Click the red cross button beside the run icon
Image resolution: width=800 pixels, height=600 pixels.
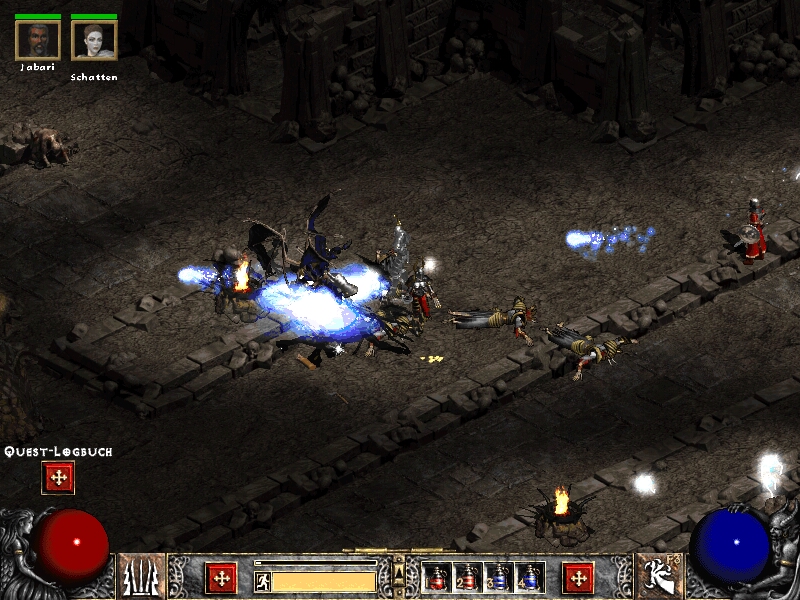[221, 578]
